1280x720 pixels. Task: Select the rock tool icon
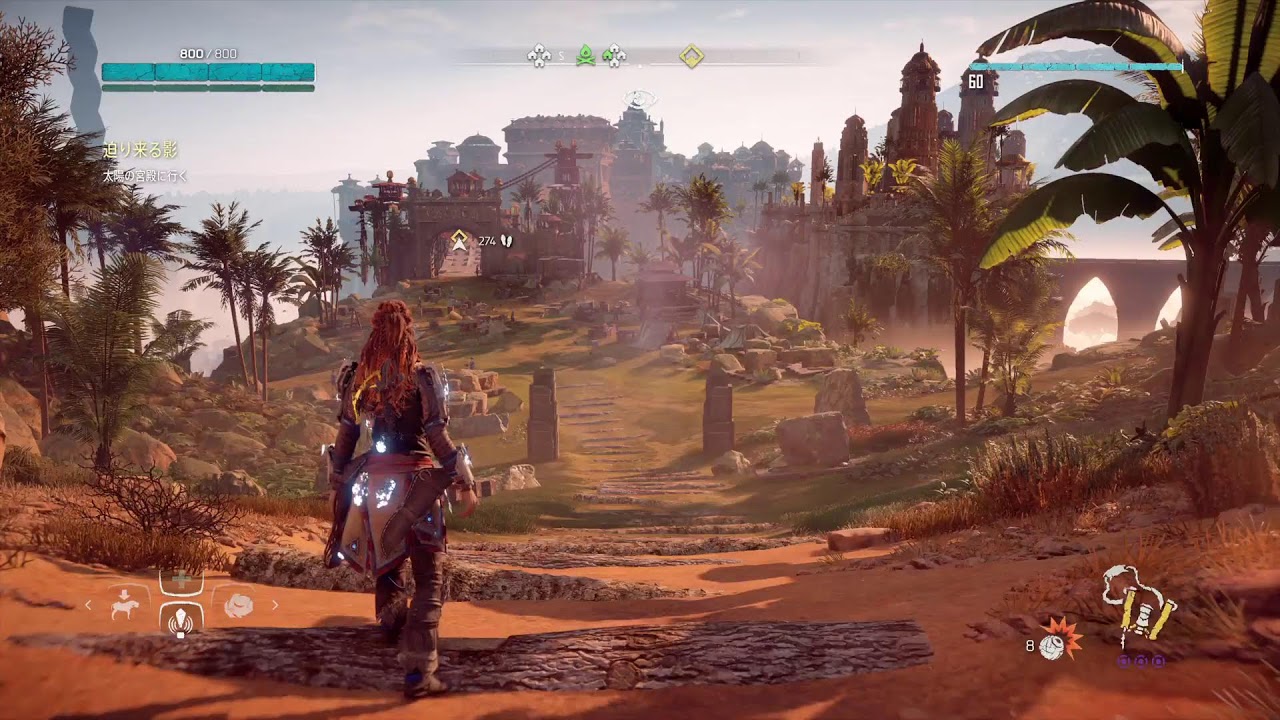(238, 605)
